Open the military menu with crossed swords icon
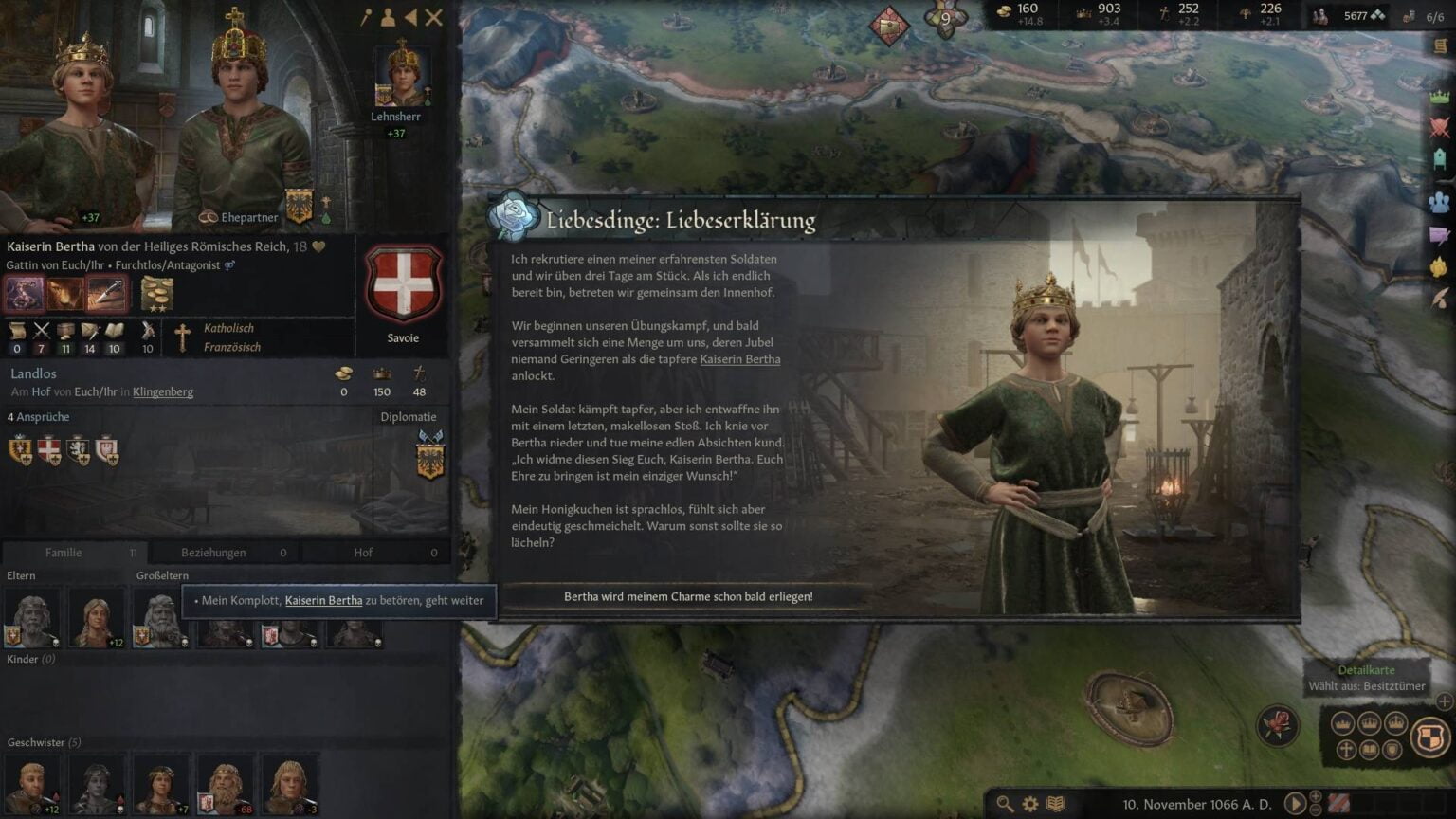The width and height of the screenshot is (1456, 819). [1438, 121]
